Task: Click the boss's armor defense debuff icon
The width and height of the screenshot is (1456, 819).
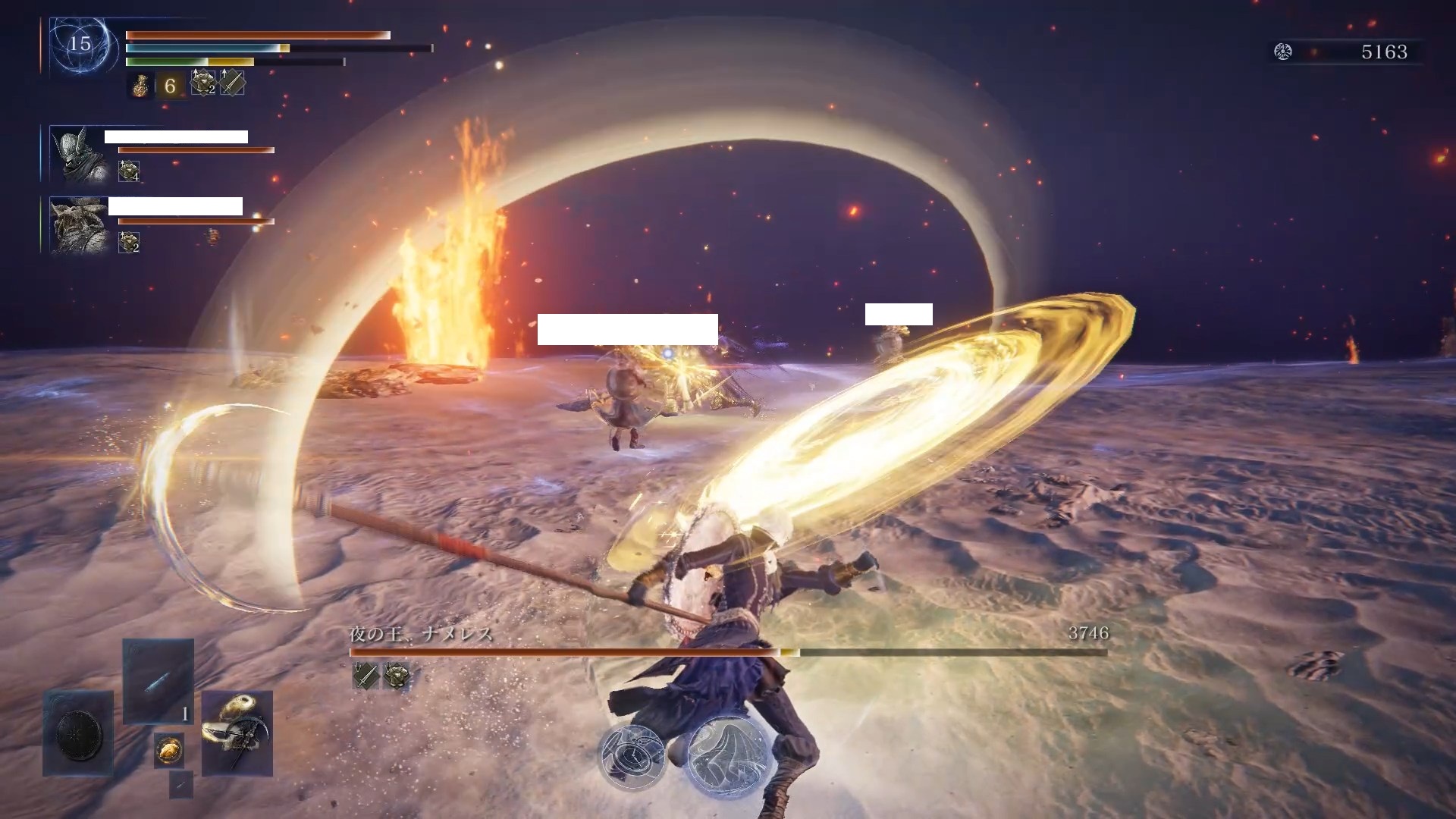Action: 396,675
